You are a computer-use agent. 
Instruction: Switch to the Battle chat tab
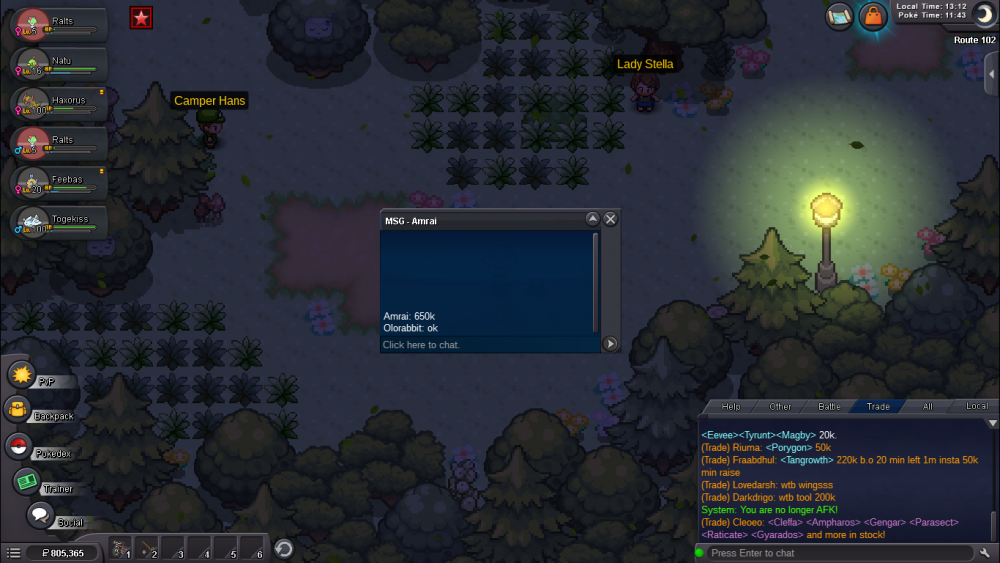pos(829,406)
